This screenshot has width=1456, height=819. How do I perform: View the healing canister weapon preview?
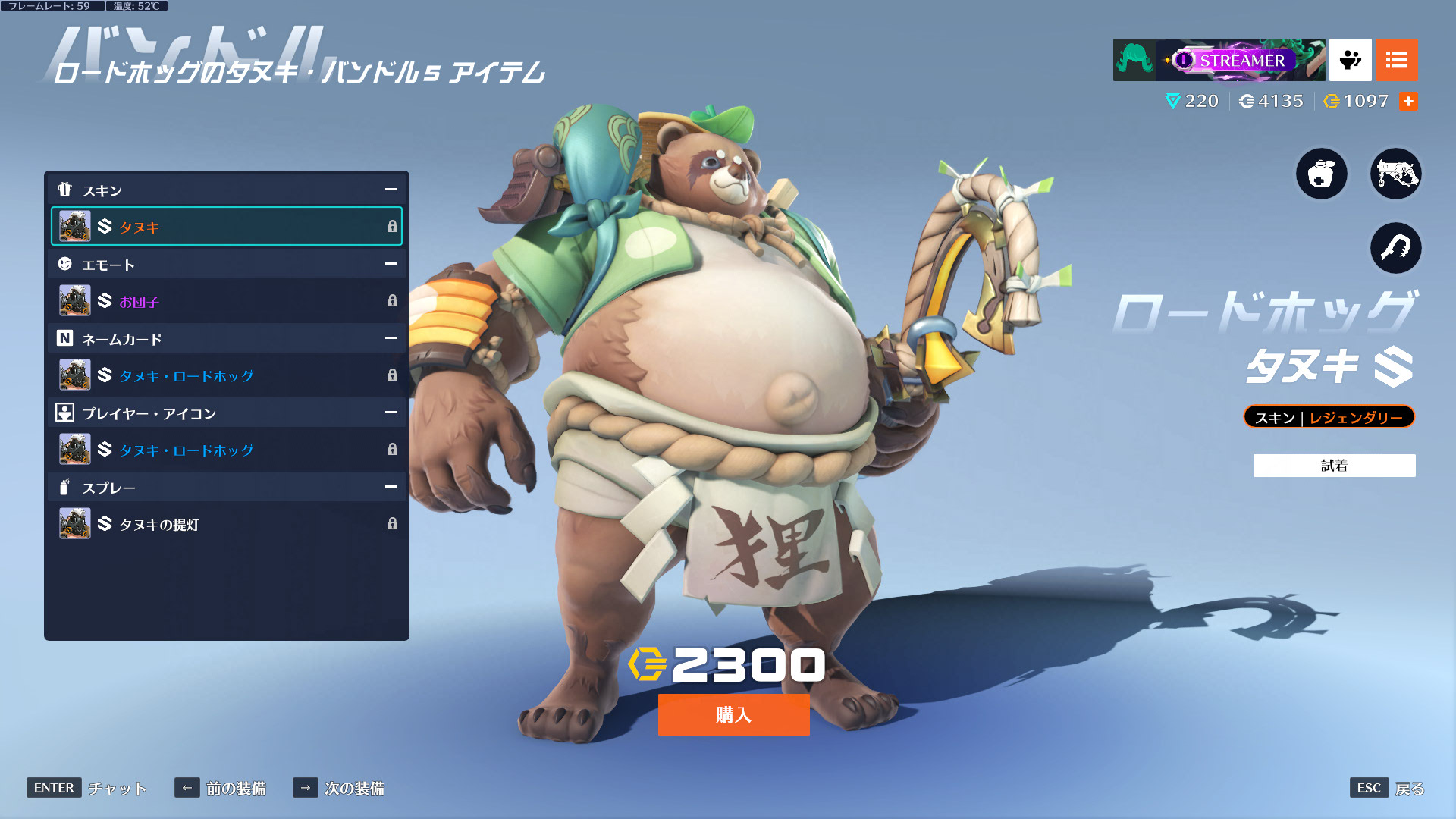pos(1321,174)
